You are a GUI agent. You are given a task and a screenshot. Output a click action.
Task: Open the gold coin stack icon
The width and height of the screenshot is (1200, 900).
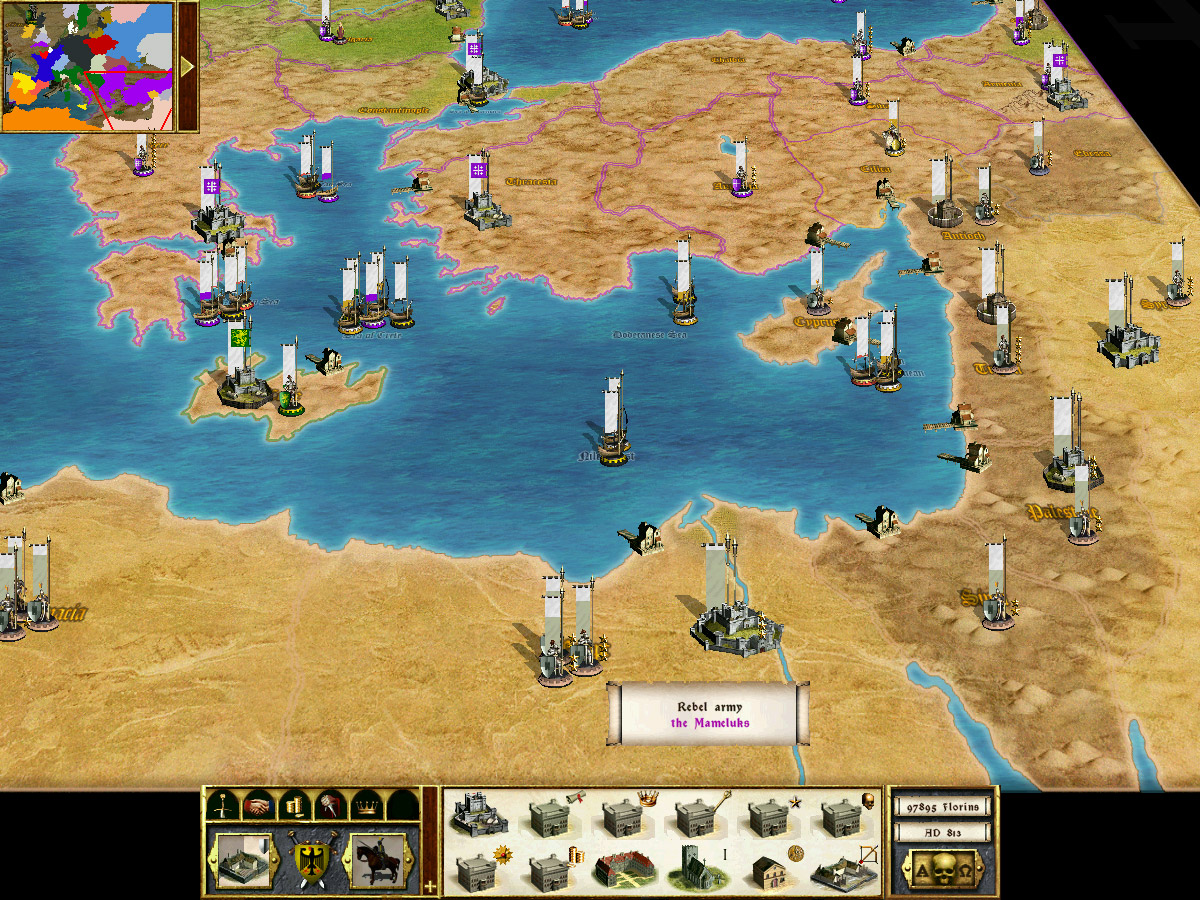pyautogui.click(x=294, y=805)
